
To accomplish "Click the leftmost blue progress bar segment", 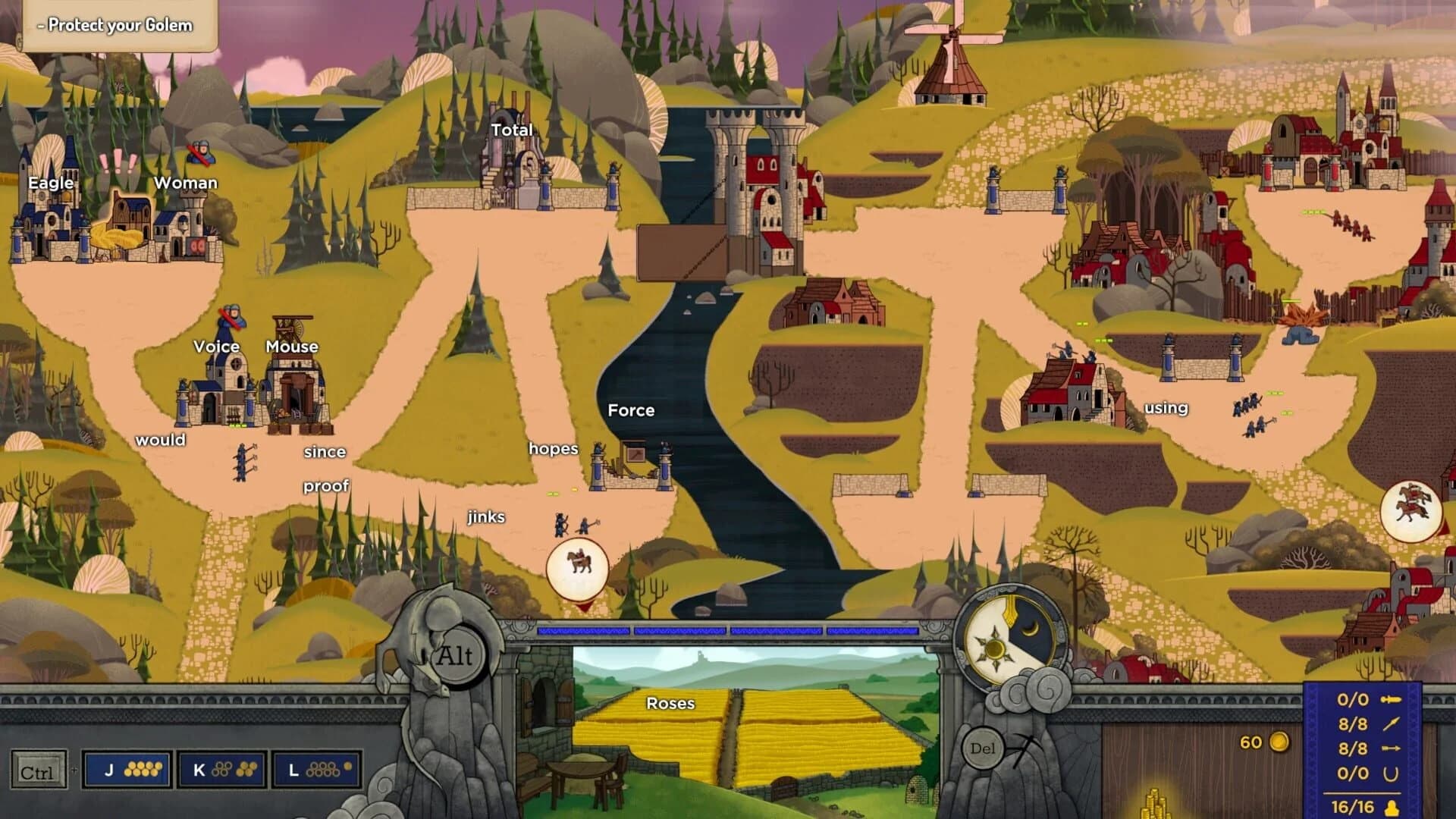I will [x=582, y=631].
